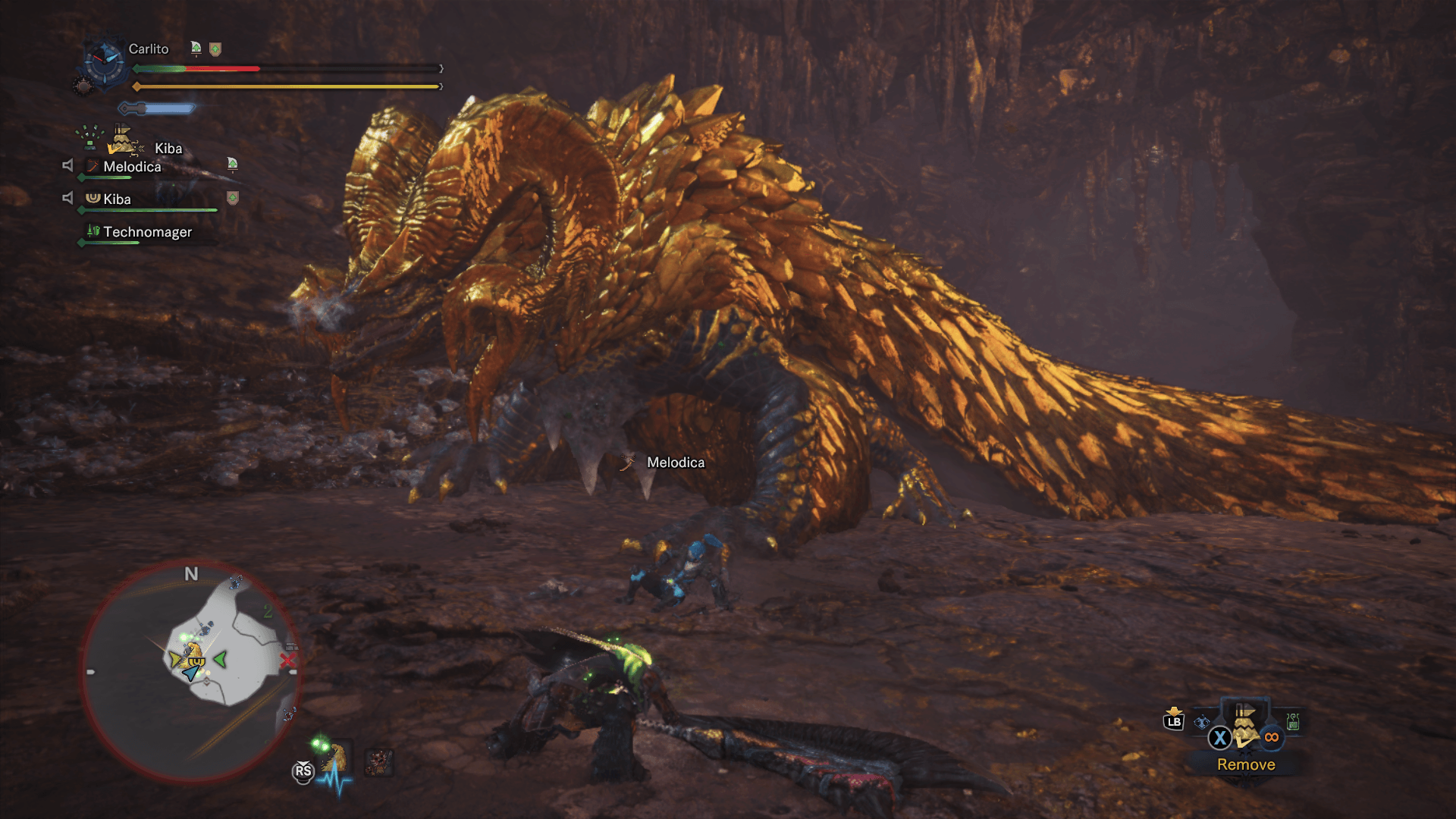Click the green sparkle status icon
This screenshot has width=1456, height=819.
click(x=90, y=136)
